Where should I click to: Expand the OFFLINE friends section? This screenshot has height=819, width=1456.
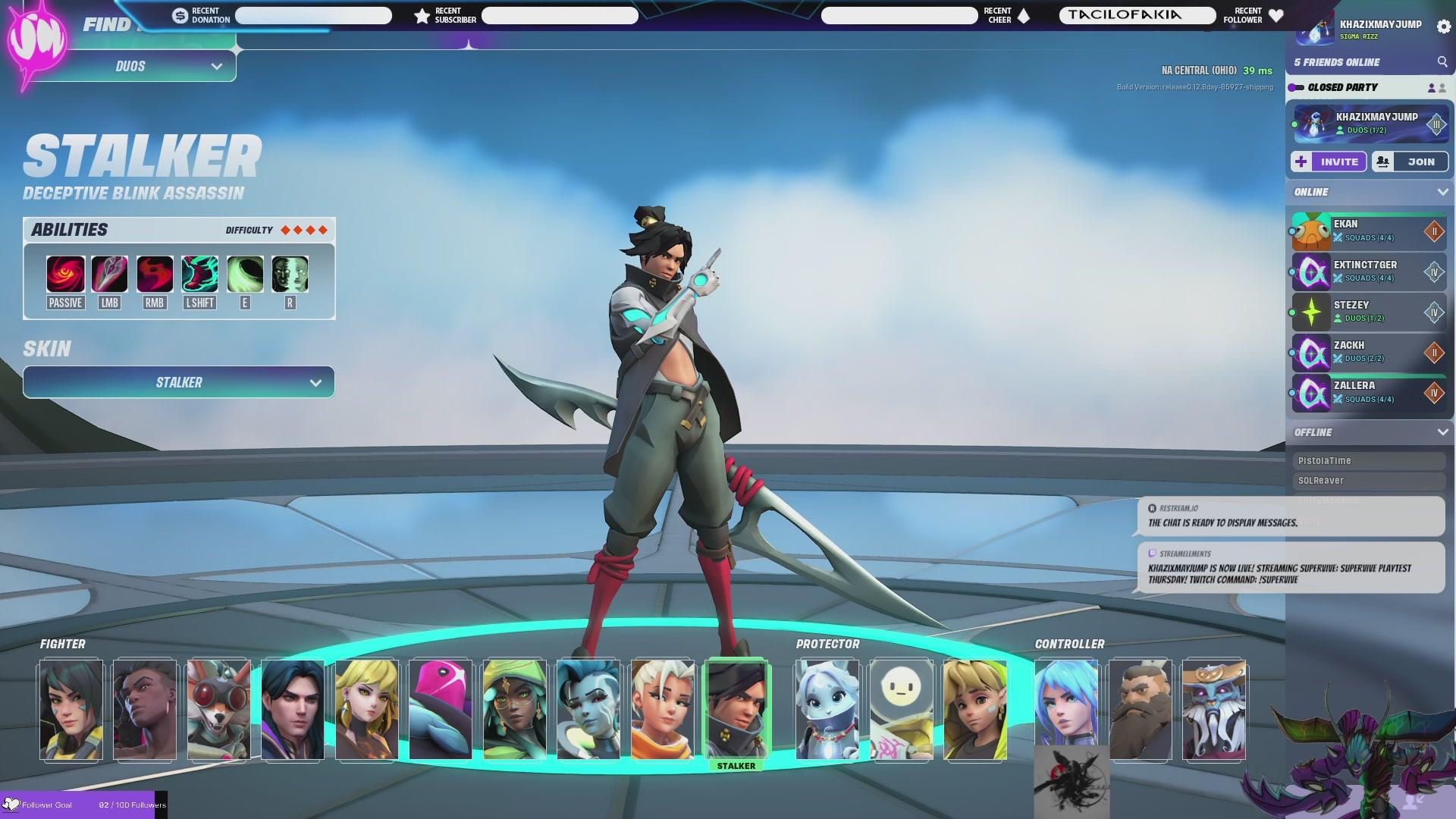[1443, 432]
